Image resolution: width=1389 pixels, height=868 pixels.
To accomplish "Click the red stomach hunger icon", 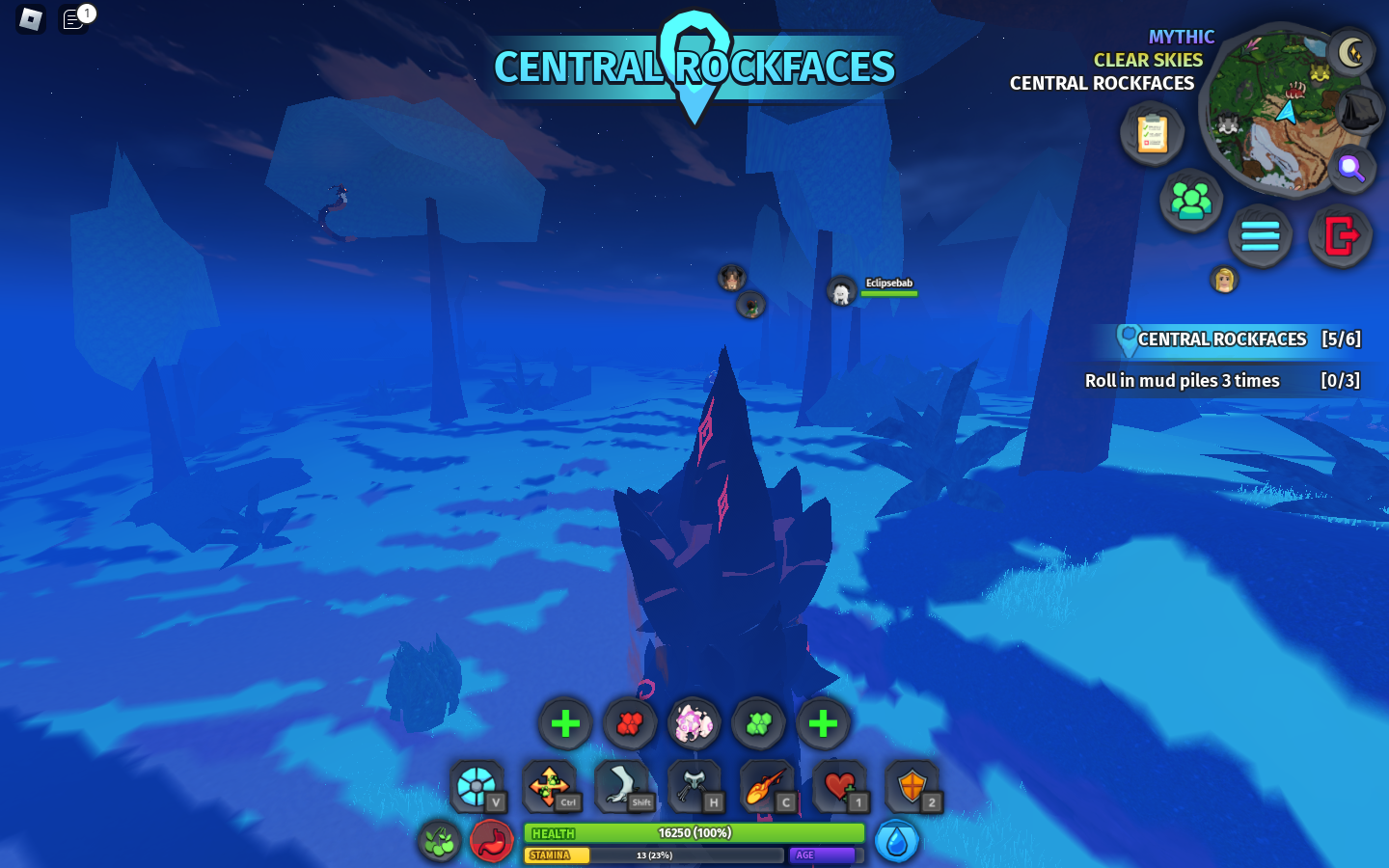I will [492, 841].
